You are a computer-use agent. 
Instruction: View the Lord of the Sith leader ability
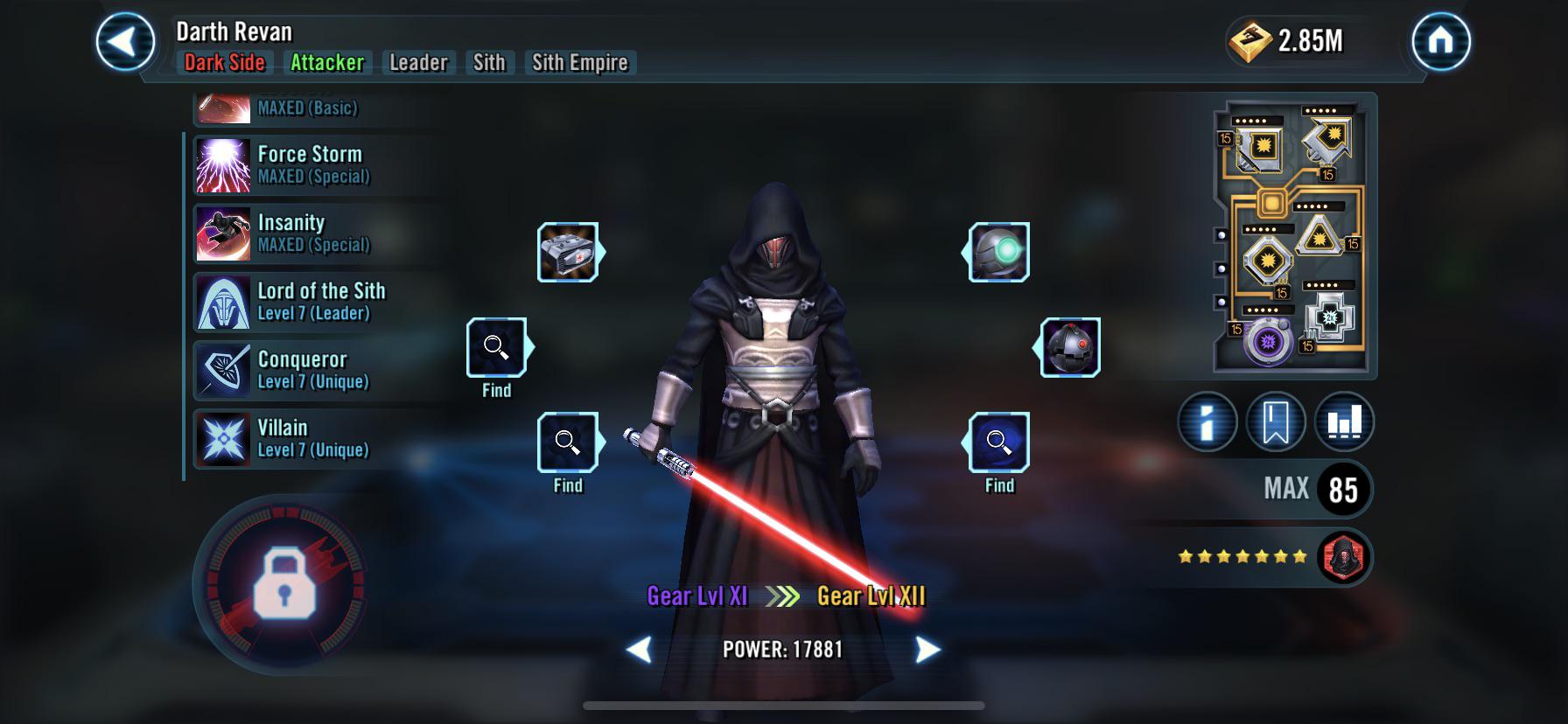(x=321, y=303)
